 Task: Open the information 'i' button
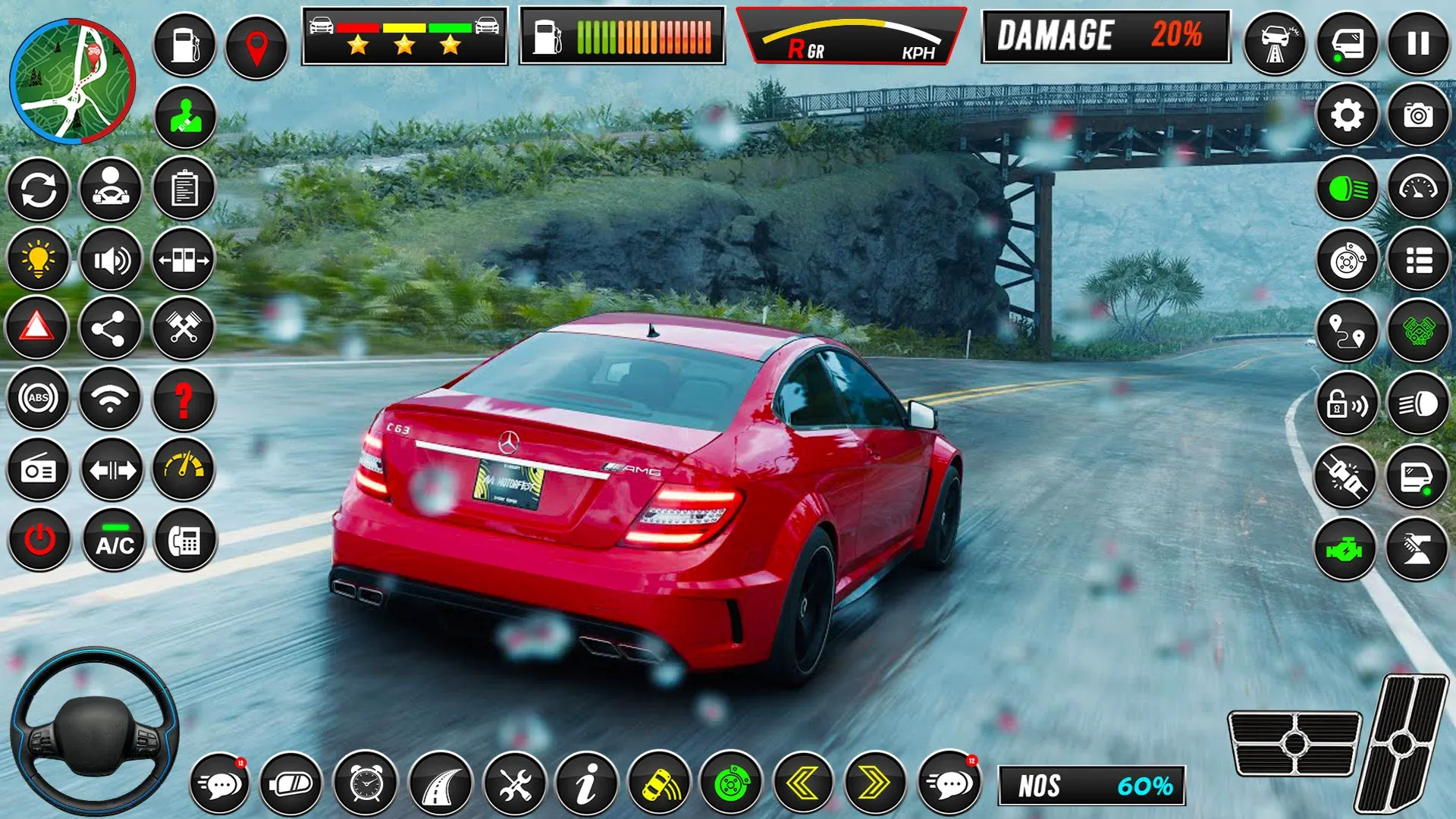click(x=586, y=783)
